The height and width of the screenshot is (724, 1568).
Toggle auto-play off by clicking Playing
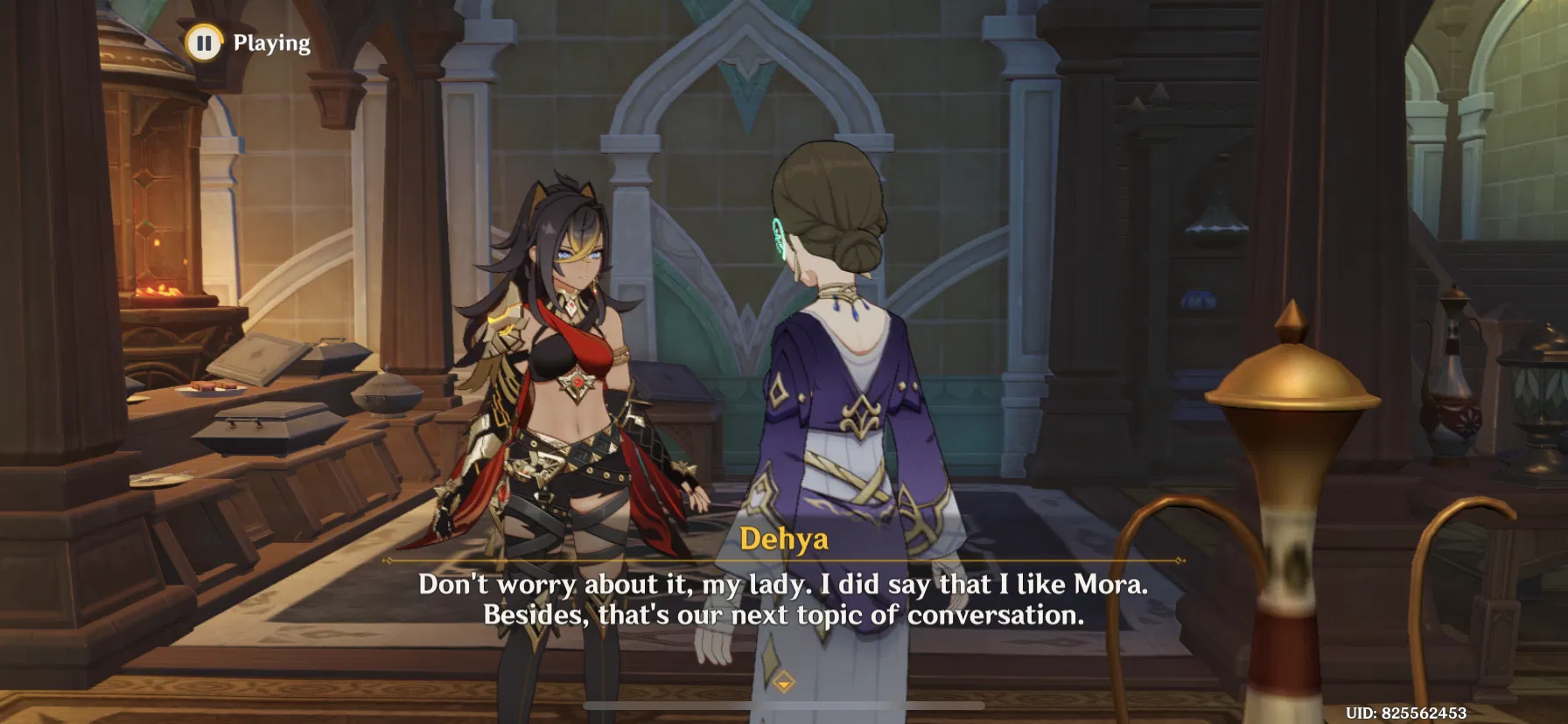coord(269,42)
